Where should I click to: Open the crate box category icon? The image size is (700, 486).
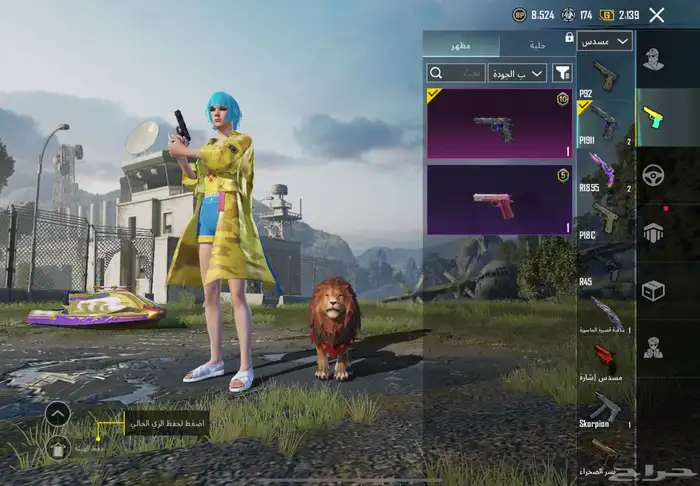pyautogui.click(x=654, y=290)
